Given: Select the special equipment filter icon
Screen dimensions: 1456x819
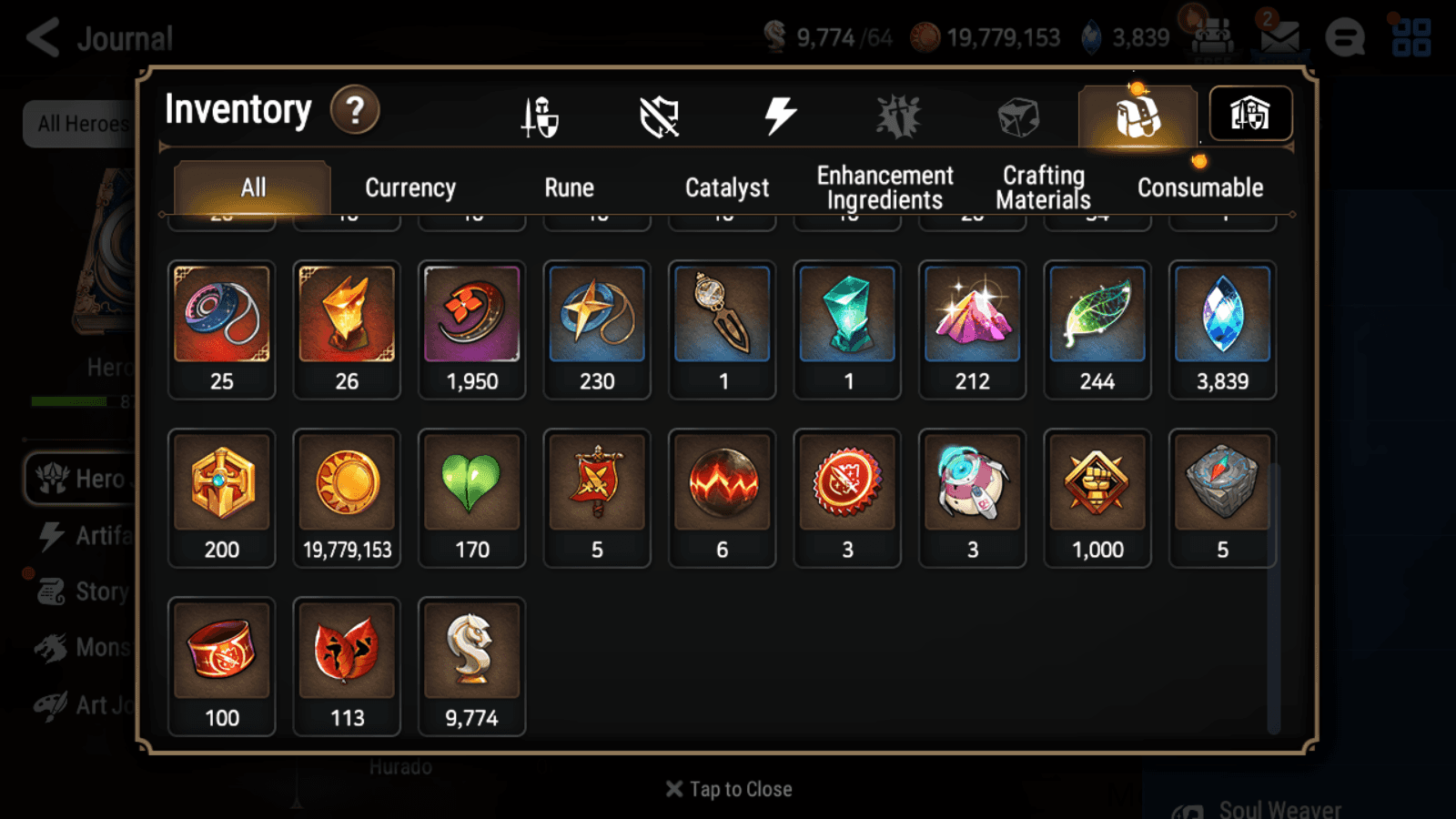Looking at the screenshot, I should click(x=896, y=114).
